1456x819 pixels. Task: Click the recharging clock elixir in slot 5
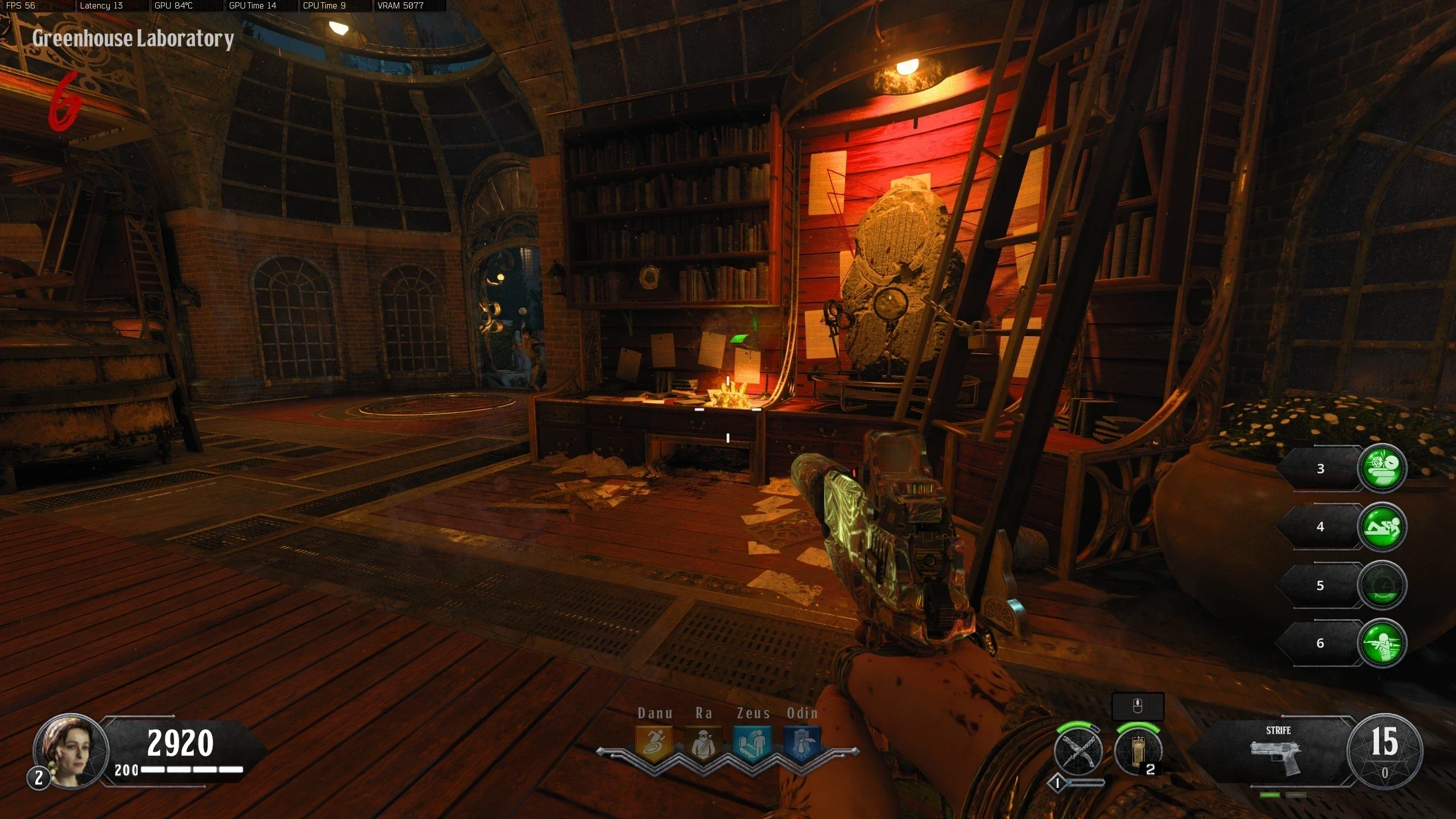click(x=1382, y=585)
